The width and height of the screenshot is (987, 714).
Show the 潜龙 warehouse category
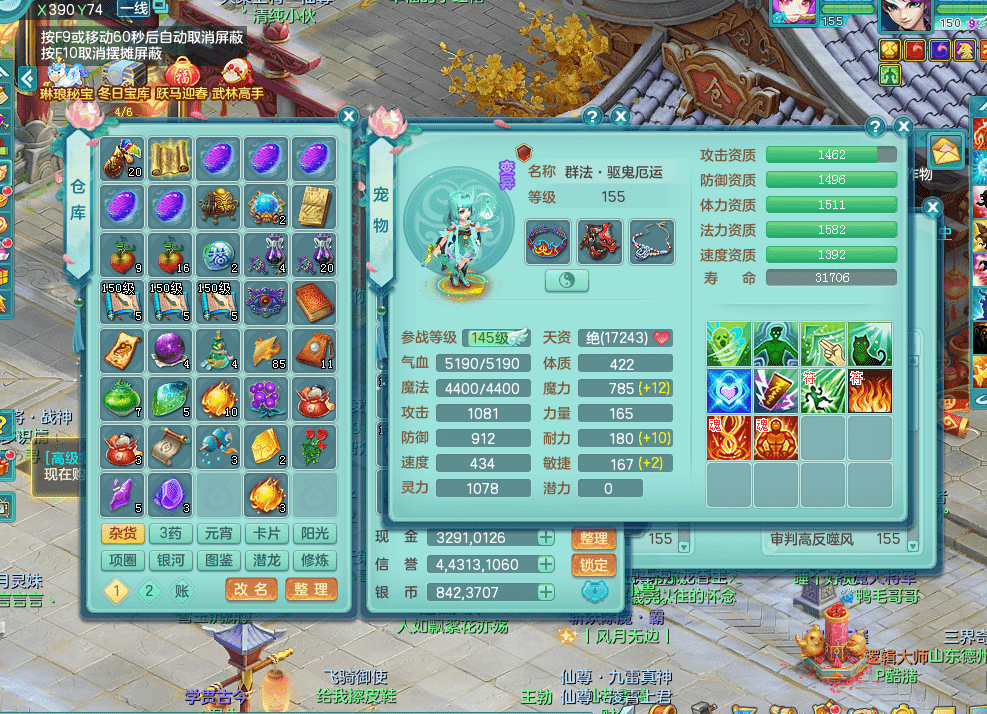point(266,560)
